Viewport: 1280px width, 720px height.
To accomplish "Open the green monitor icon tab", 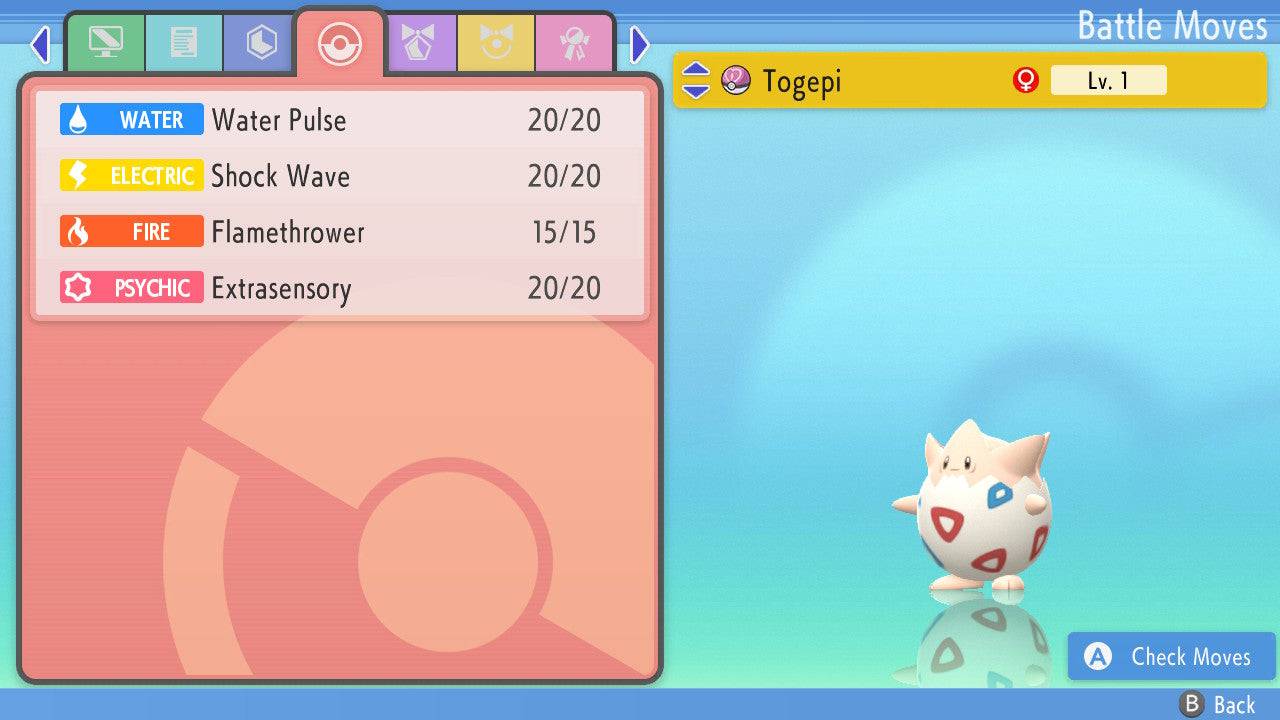I will point(105,43).
